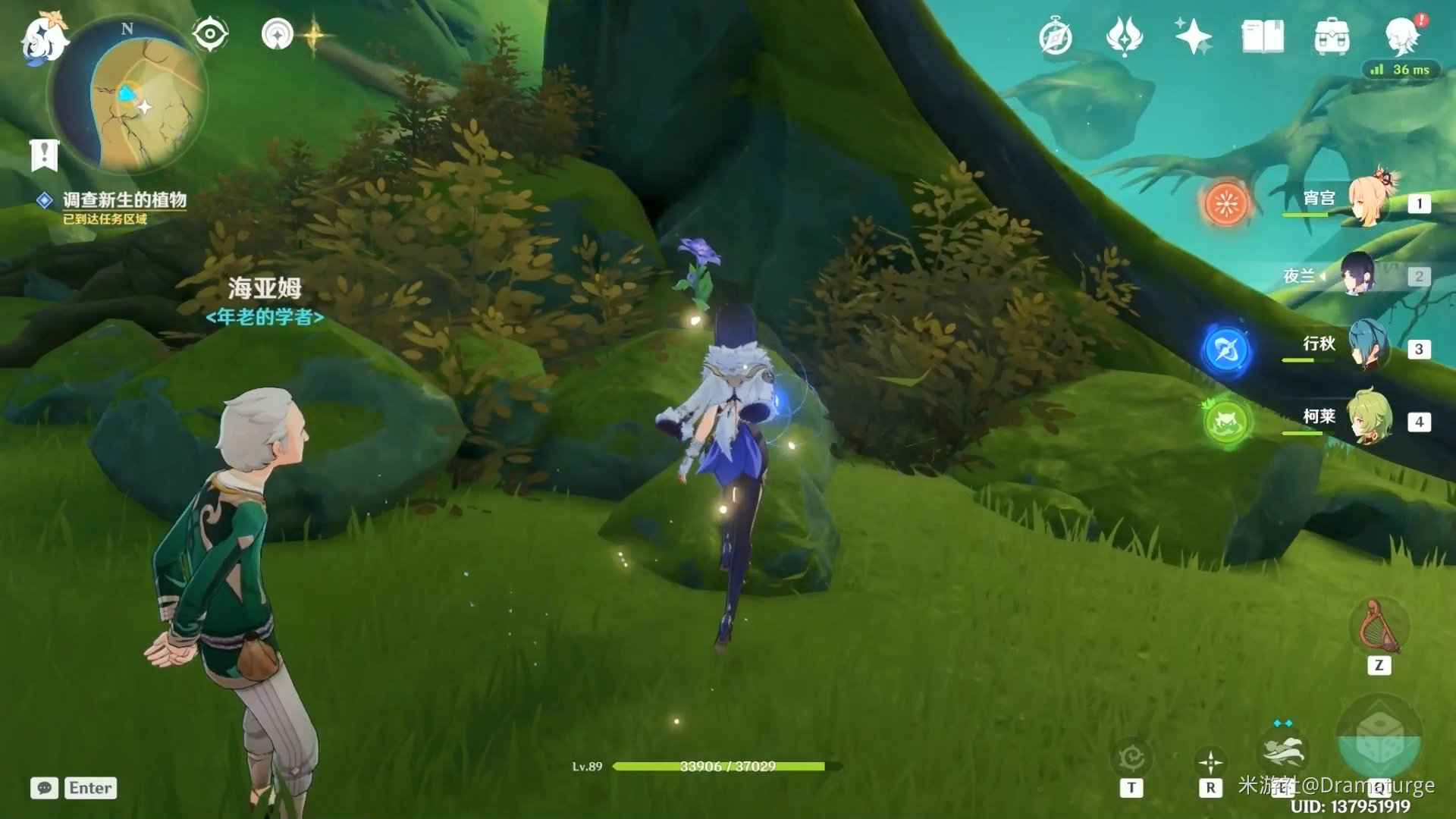Open the chat speech bubble button
The image size is (1456, 819).
tap(45, 788)
